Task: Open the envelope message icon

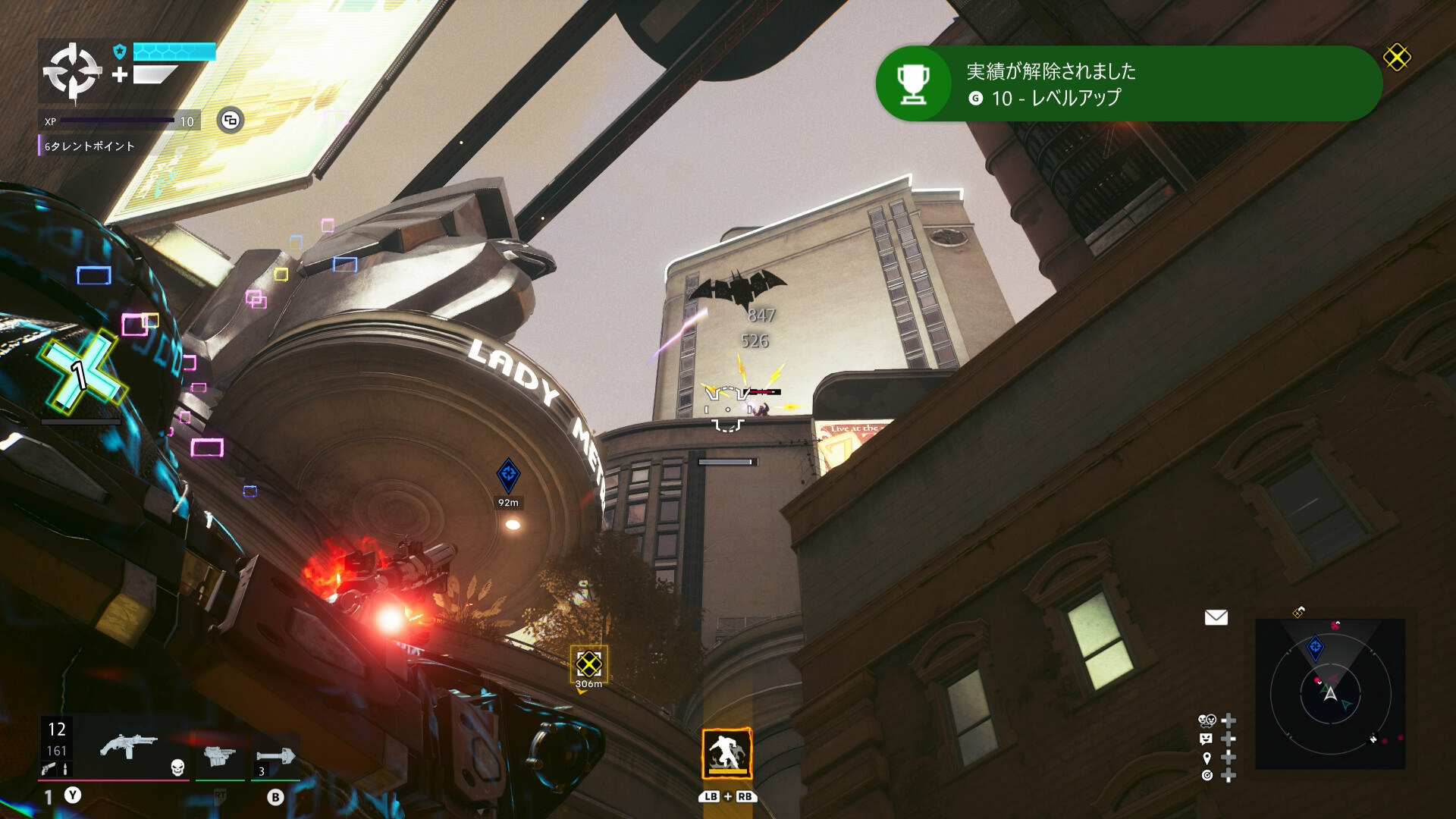Action: tap(1216, 617)
